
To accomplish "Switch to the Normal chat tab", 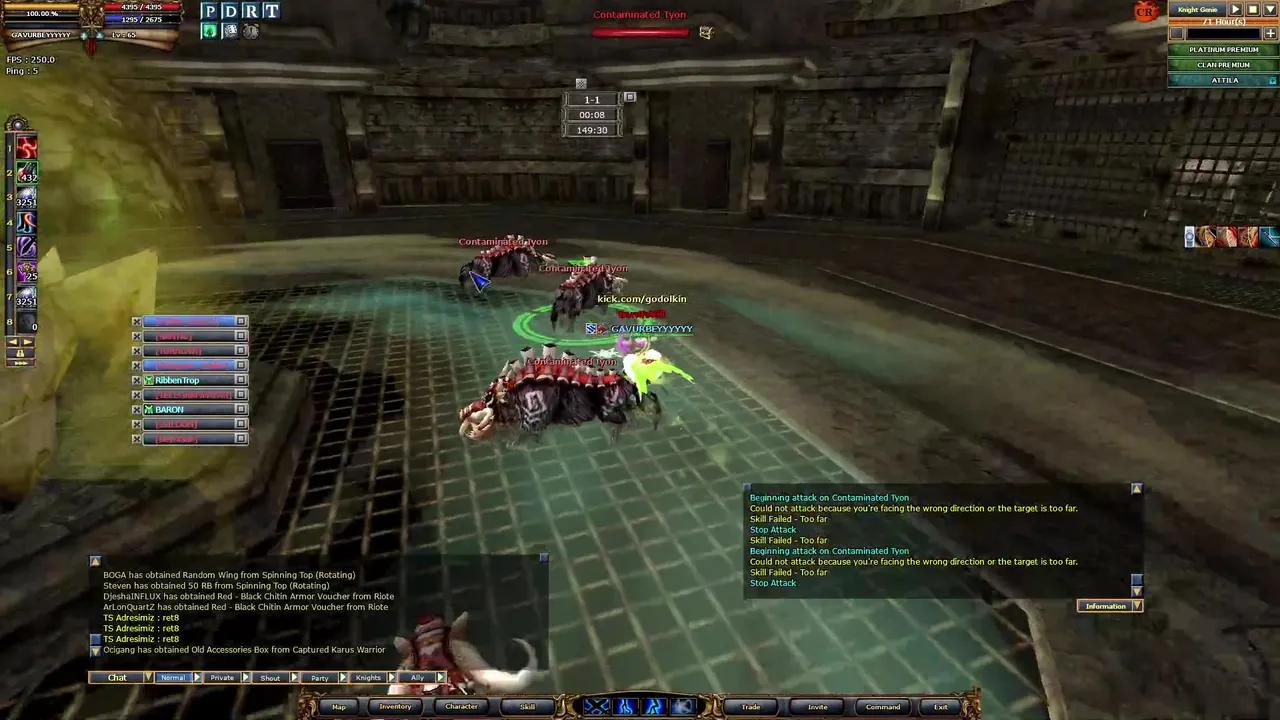I will [x=172, y=677].
